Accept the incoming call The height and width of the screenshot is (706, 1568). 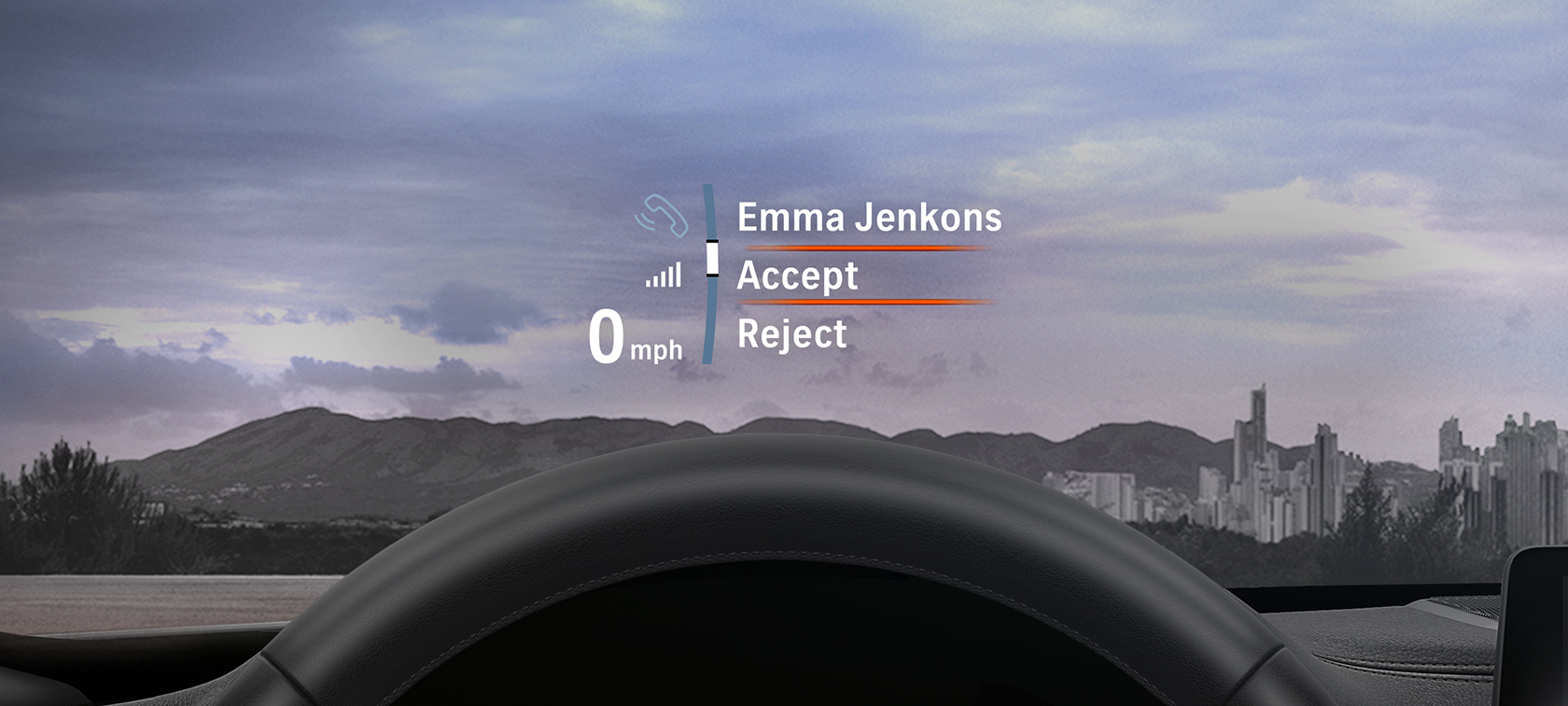797,276
